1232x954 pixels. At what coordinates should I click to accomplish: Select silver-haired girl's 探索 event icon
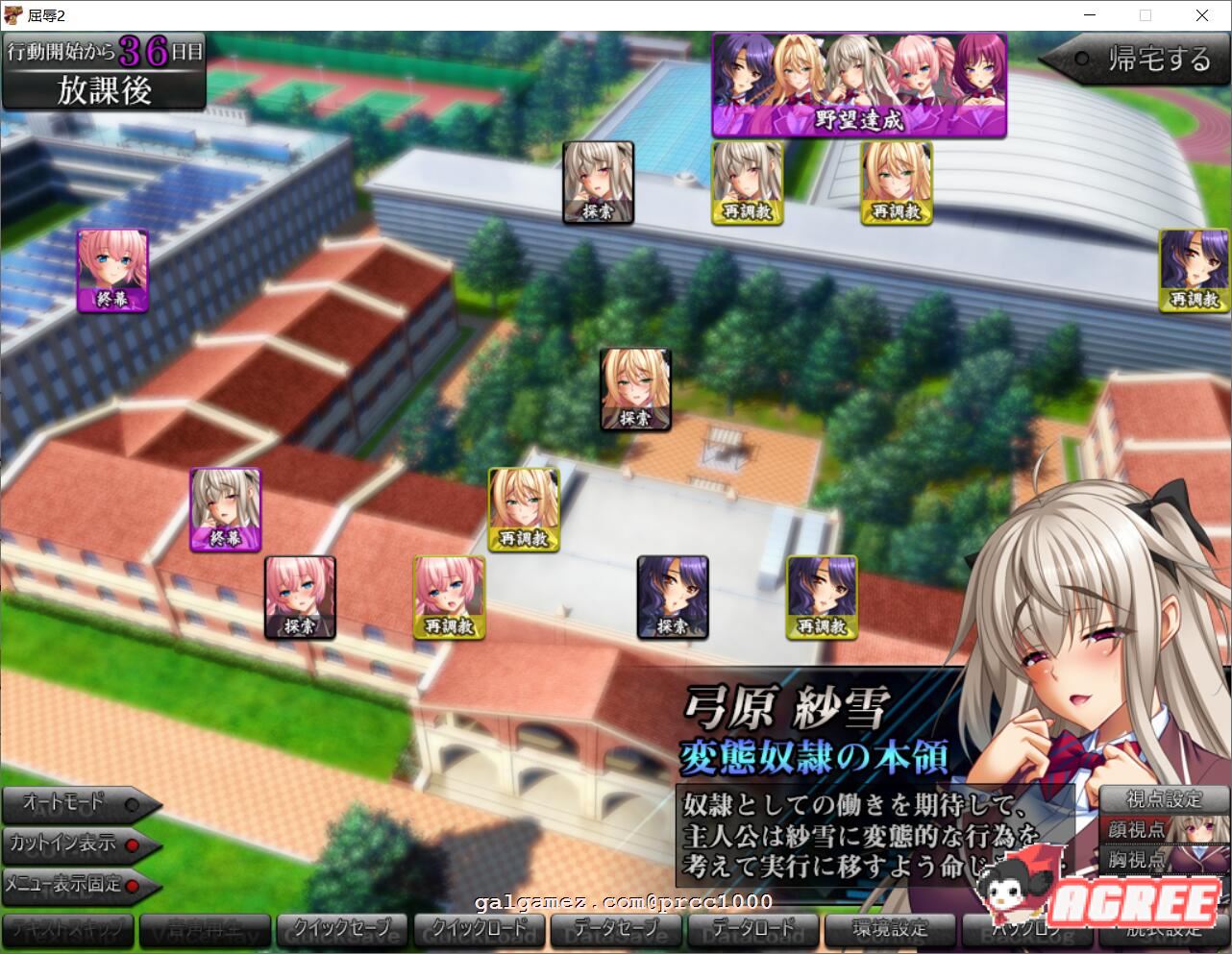(598, 183)
